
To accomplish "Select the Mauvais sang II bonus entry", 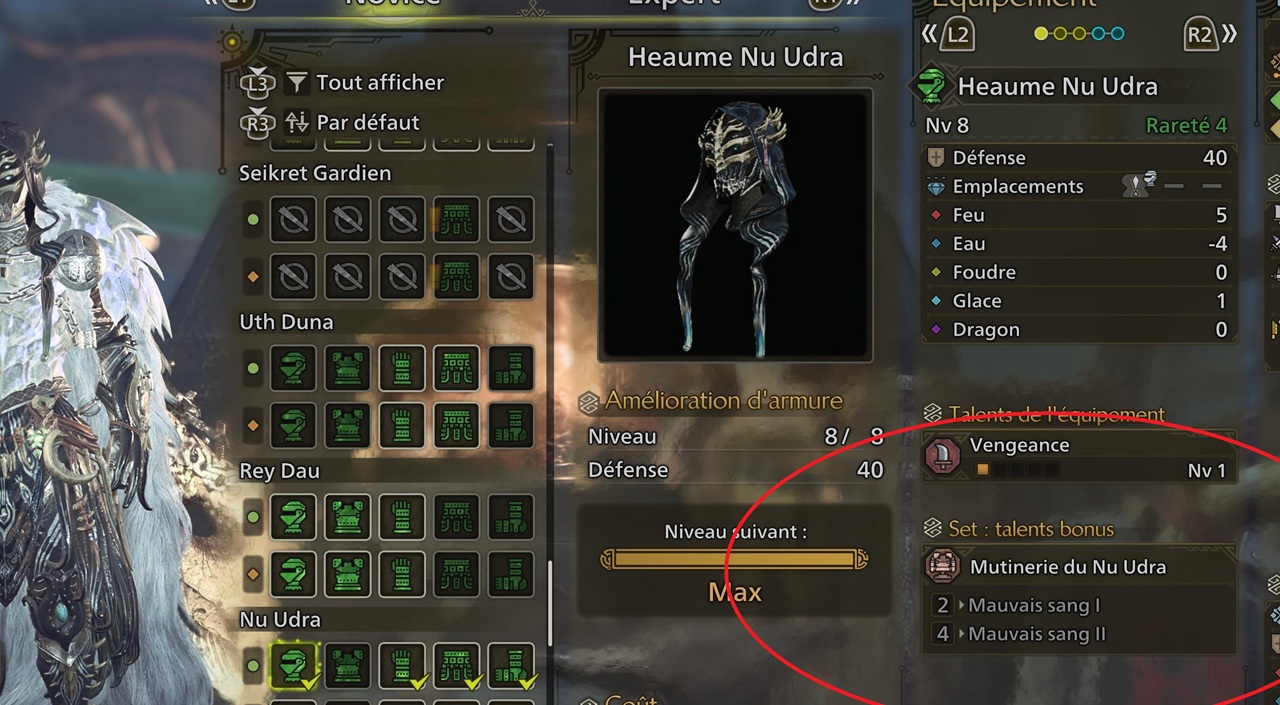I will coord(1036,634).
